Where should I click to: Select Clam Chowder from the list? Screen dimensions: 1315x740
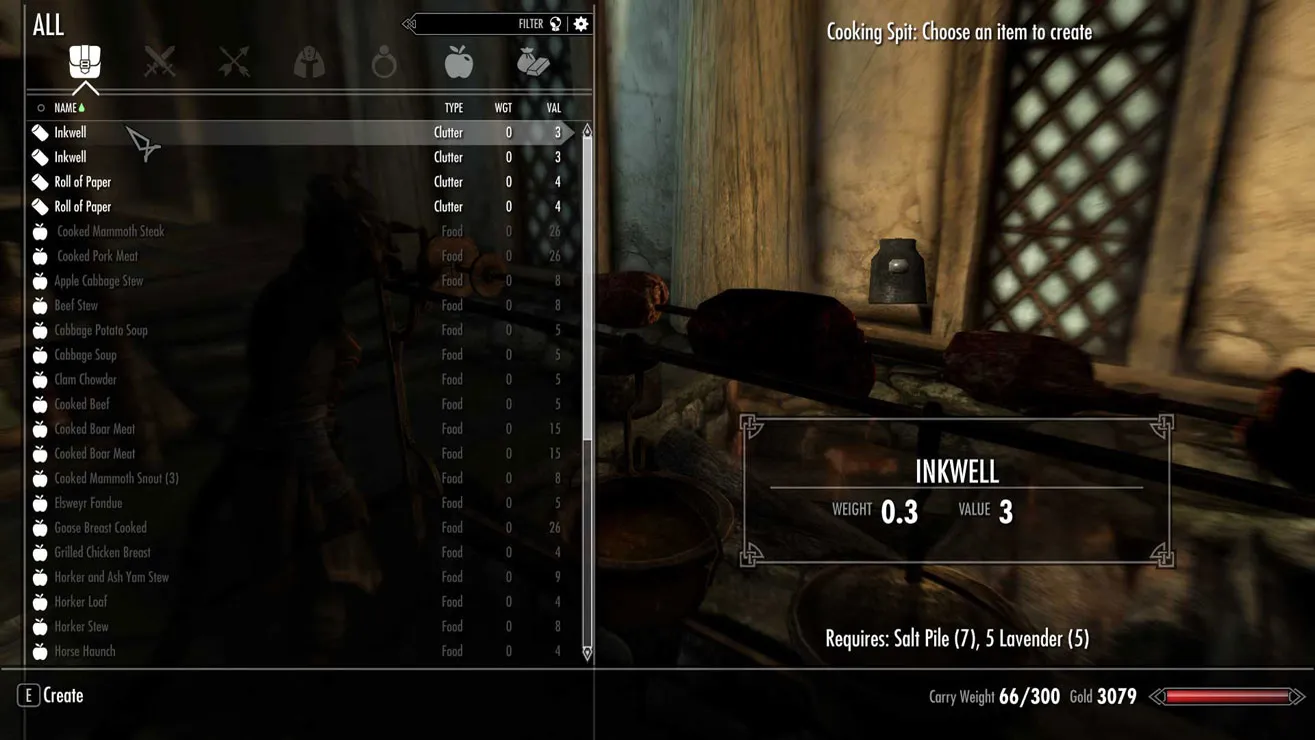86,380
